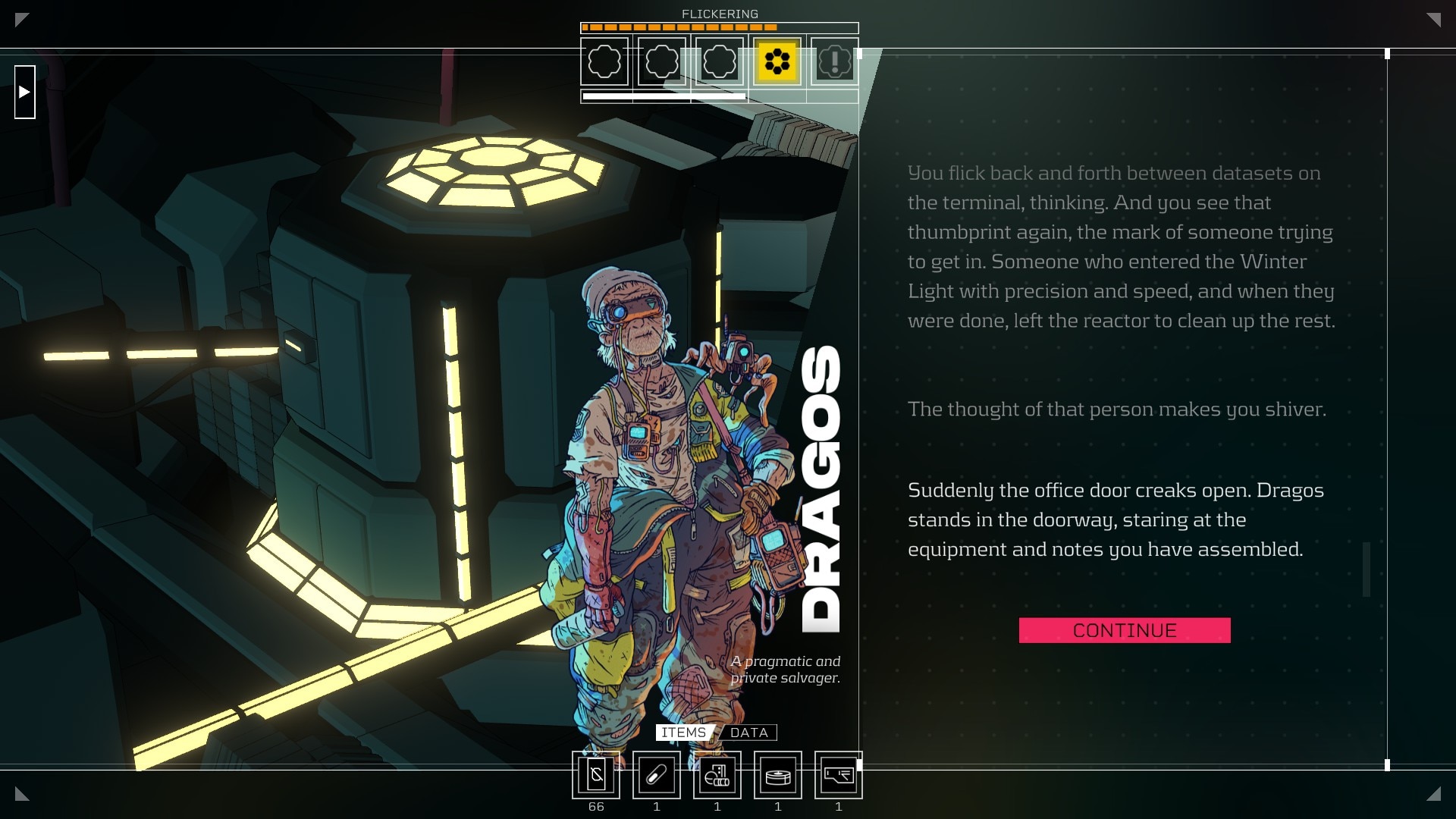Image resolution: width=1456 pixels, height=819 pixels.
Task: Click the broken die with exclamation mark
Action: click(x=834, y=61)
